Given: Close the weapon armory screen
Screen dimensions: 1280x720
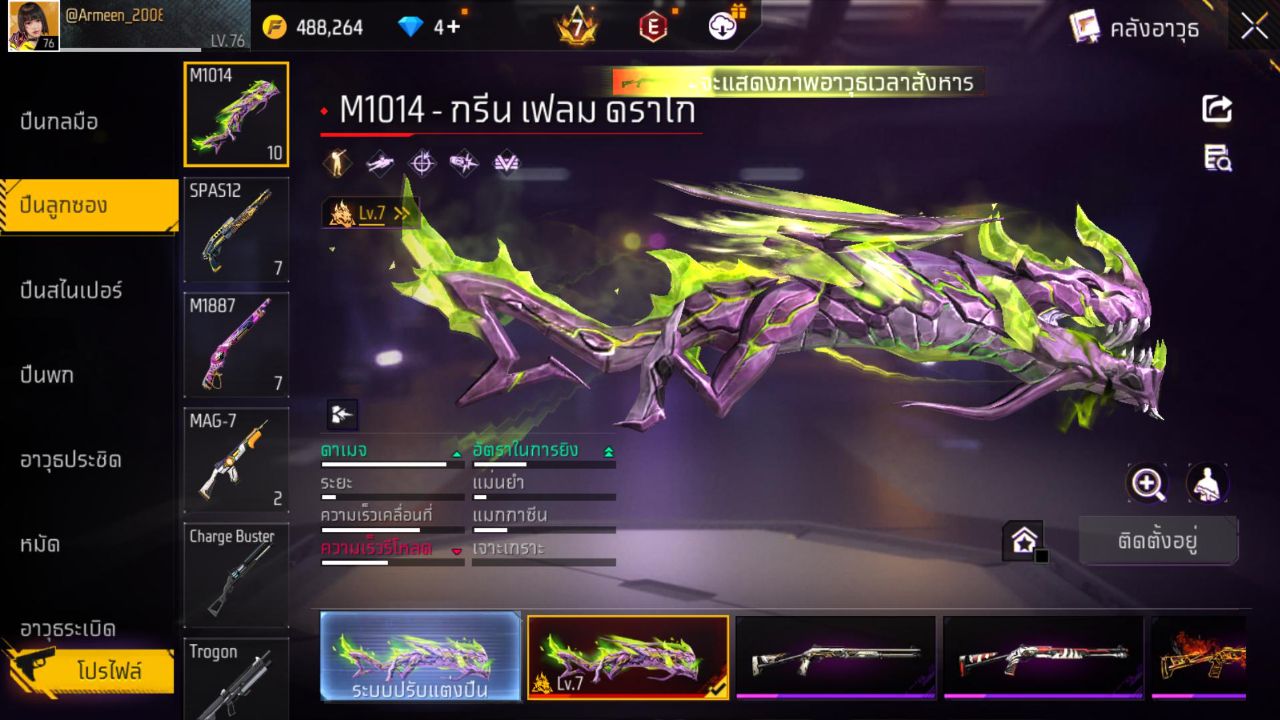Looking at the screenshot, I should tap(1254, 27).
